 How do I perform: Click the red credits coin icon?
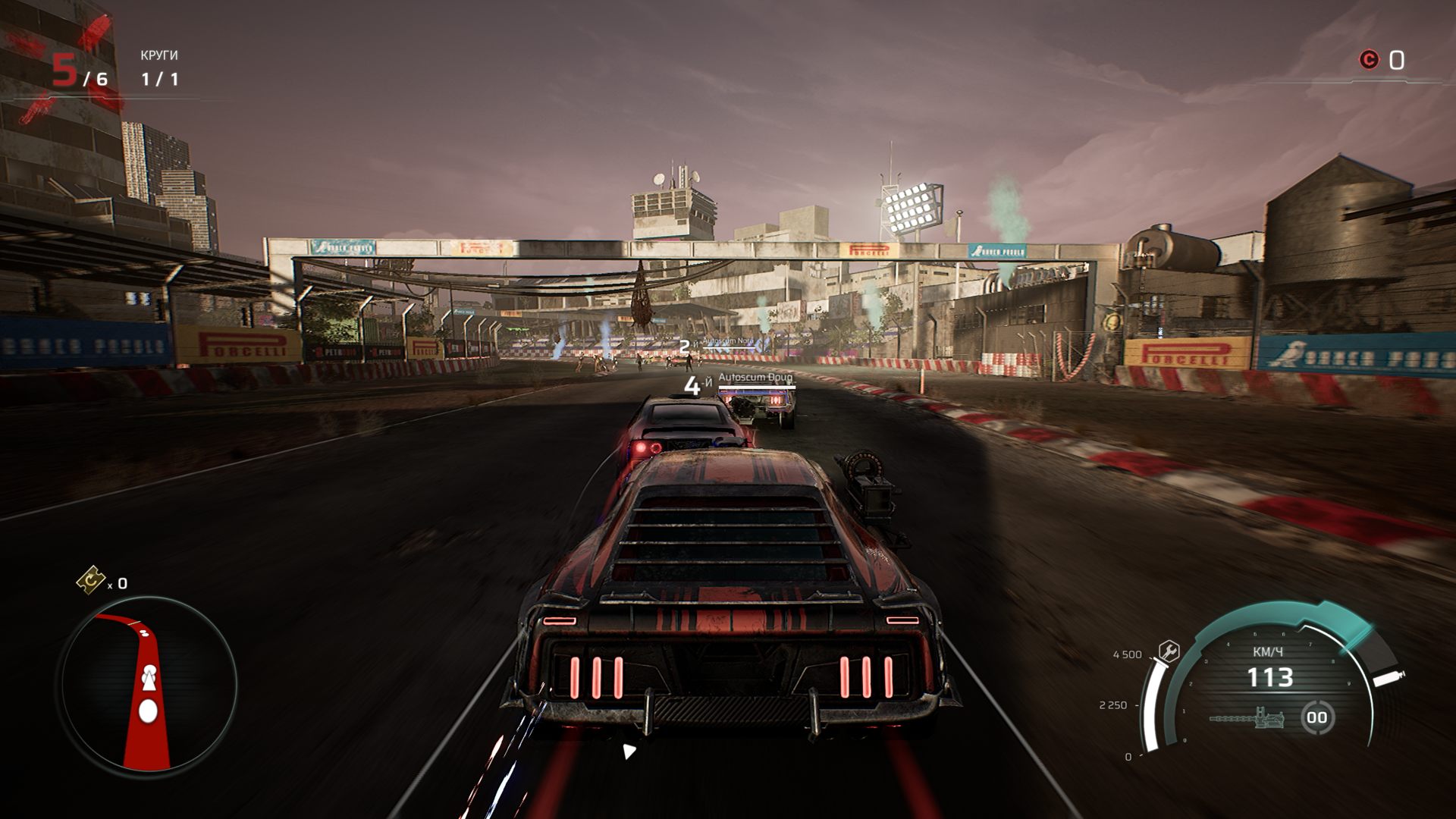pyautogui.click(x=1369, y=60)
